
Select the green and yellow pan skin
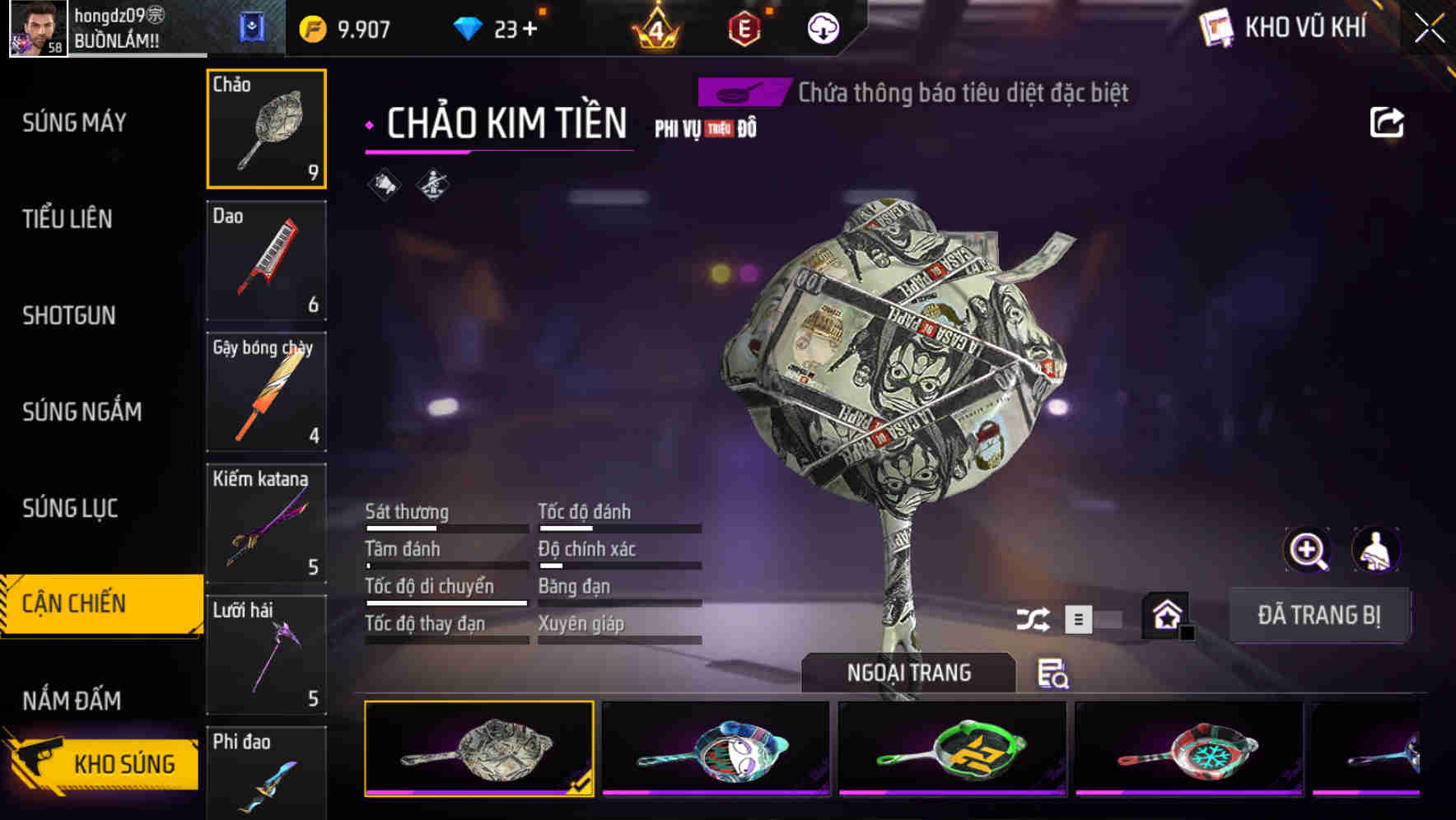952,749
